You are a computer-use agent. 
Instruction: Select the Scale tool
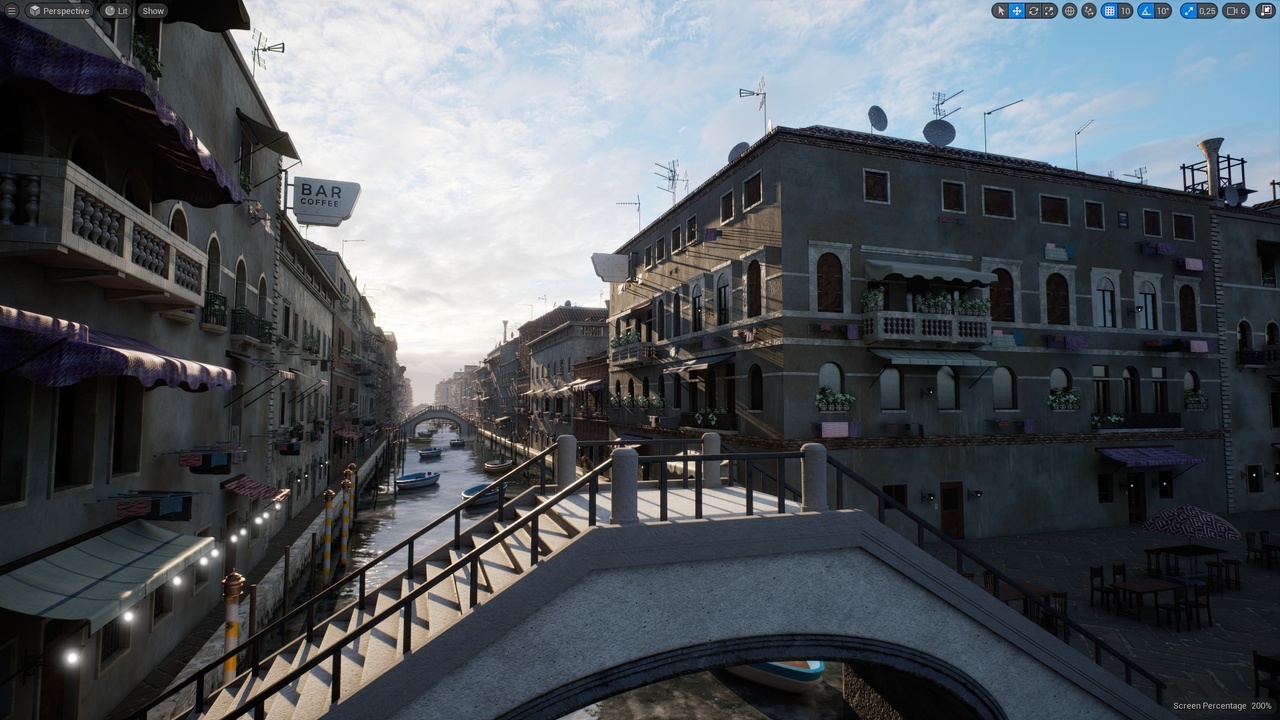[1048, 11]
